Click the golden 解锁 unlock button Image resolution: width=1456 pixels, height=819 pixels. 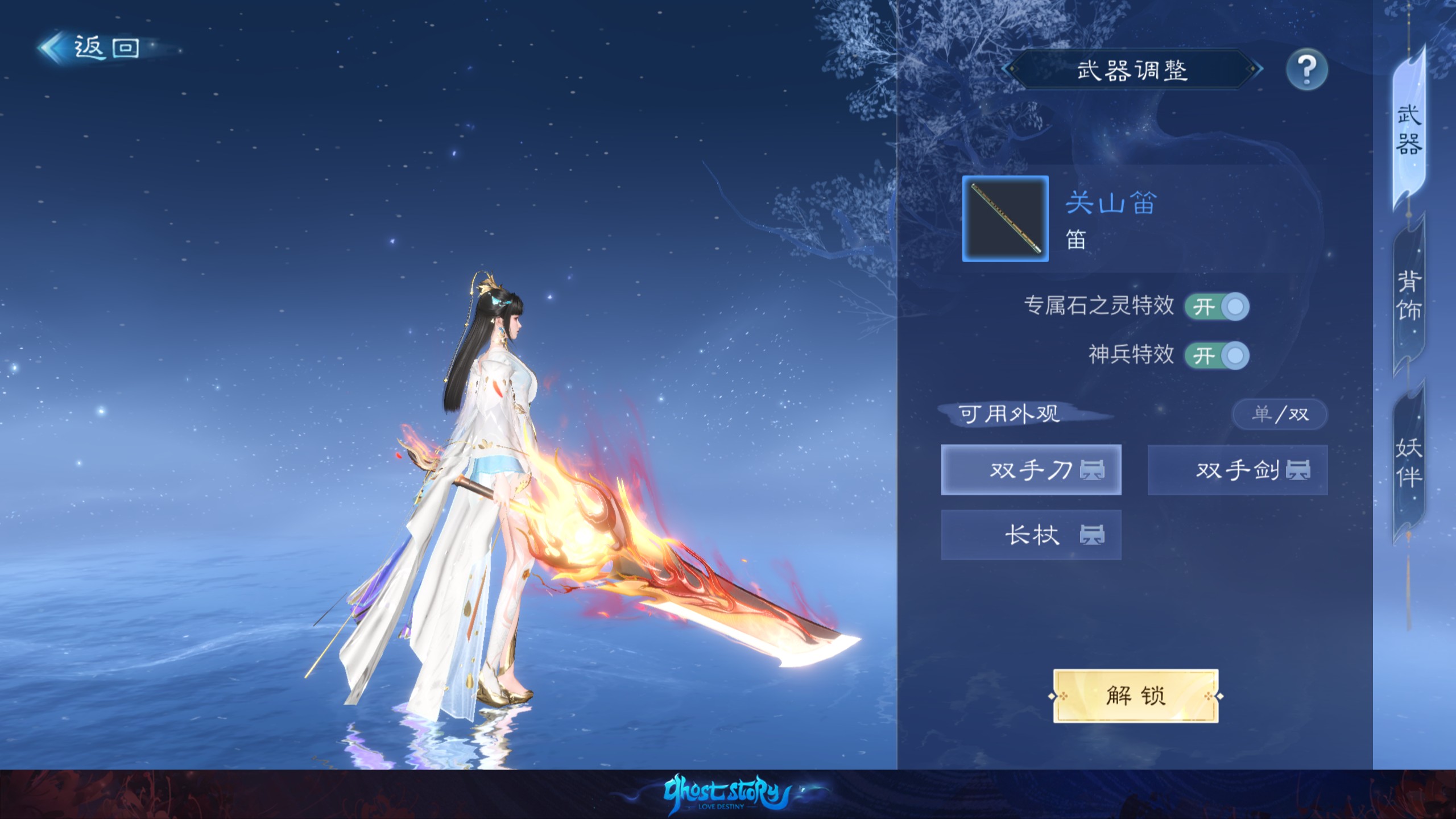pos(1136,696)
